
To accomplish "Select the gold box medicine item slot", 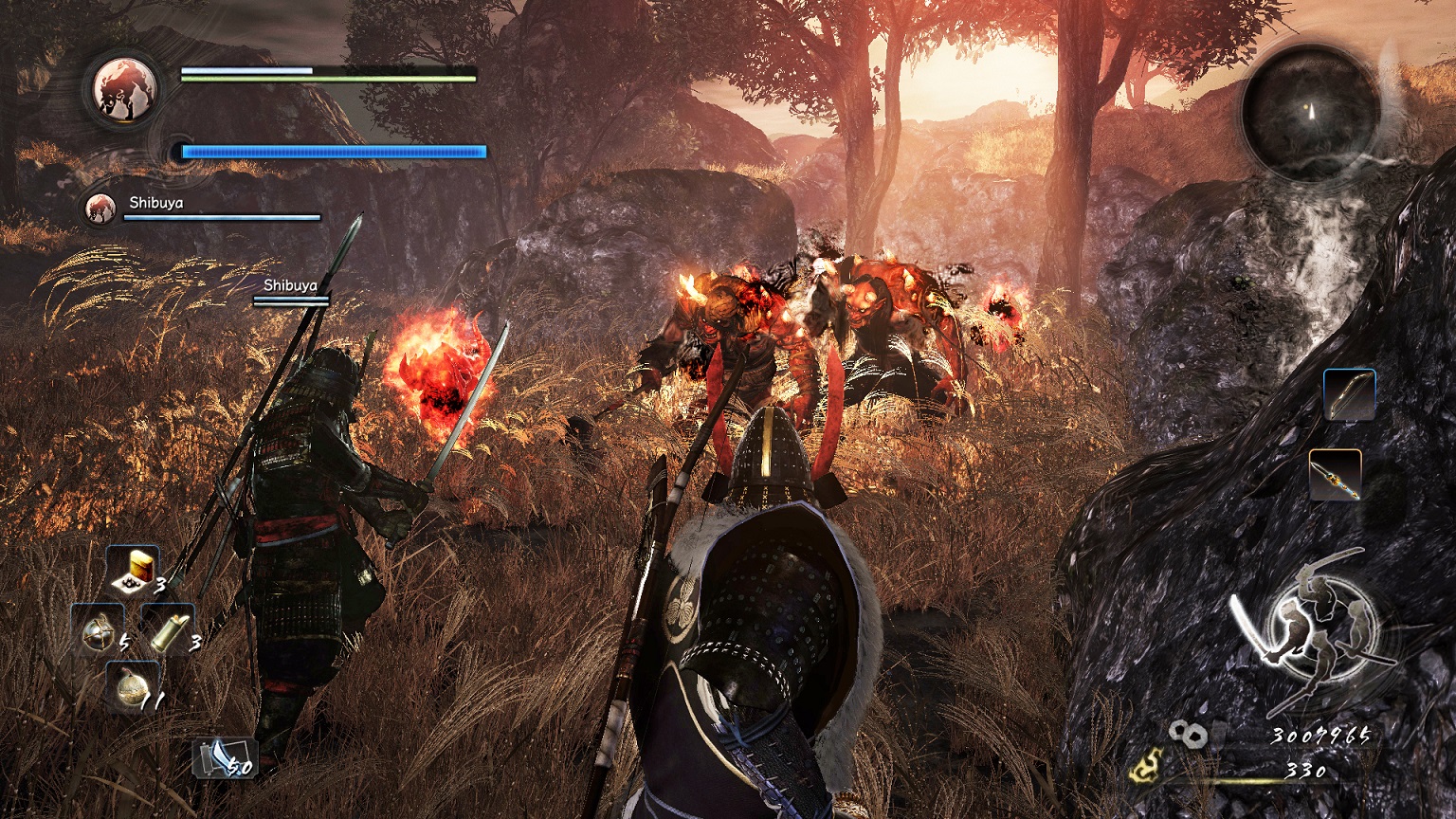I will pos(133,570).
